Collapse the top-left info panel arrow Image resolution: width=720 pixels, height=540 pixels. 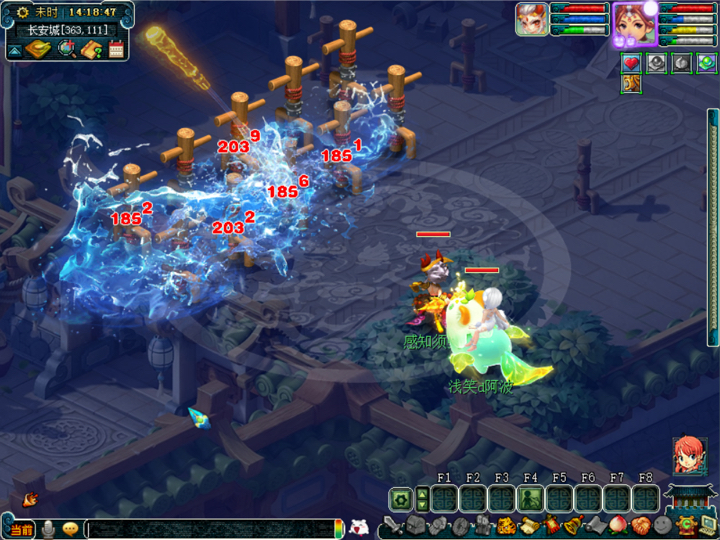coord(15,49)
